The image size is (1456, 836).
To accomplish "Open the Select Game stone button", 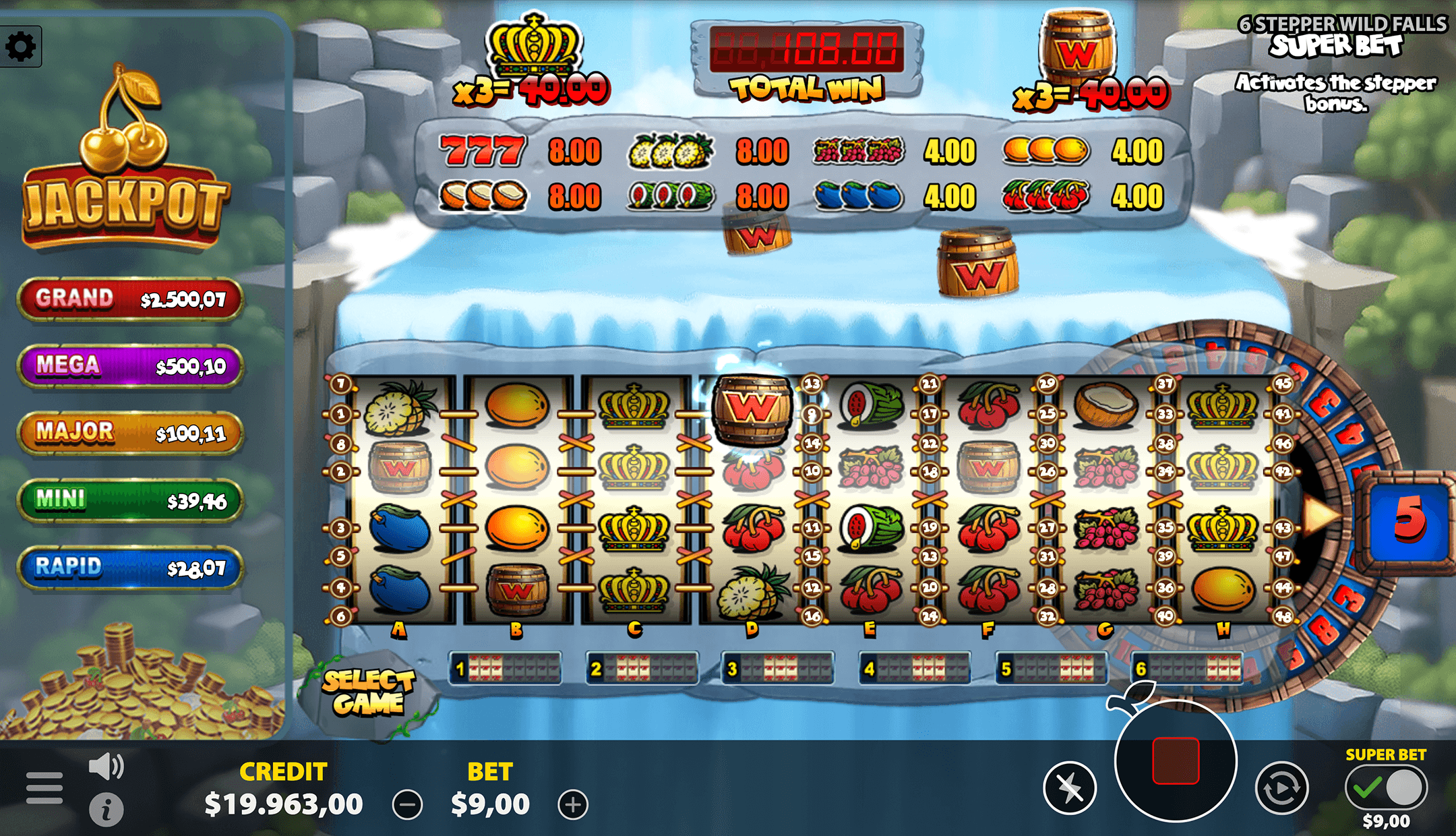I will [369, 692].
